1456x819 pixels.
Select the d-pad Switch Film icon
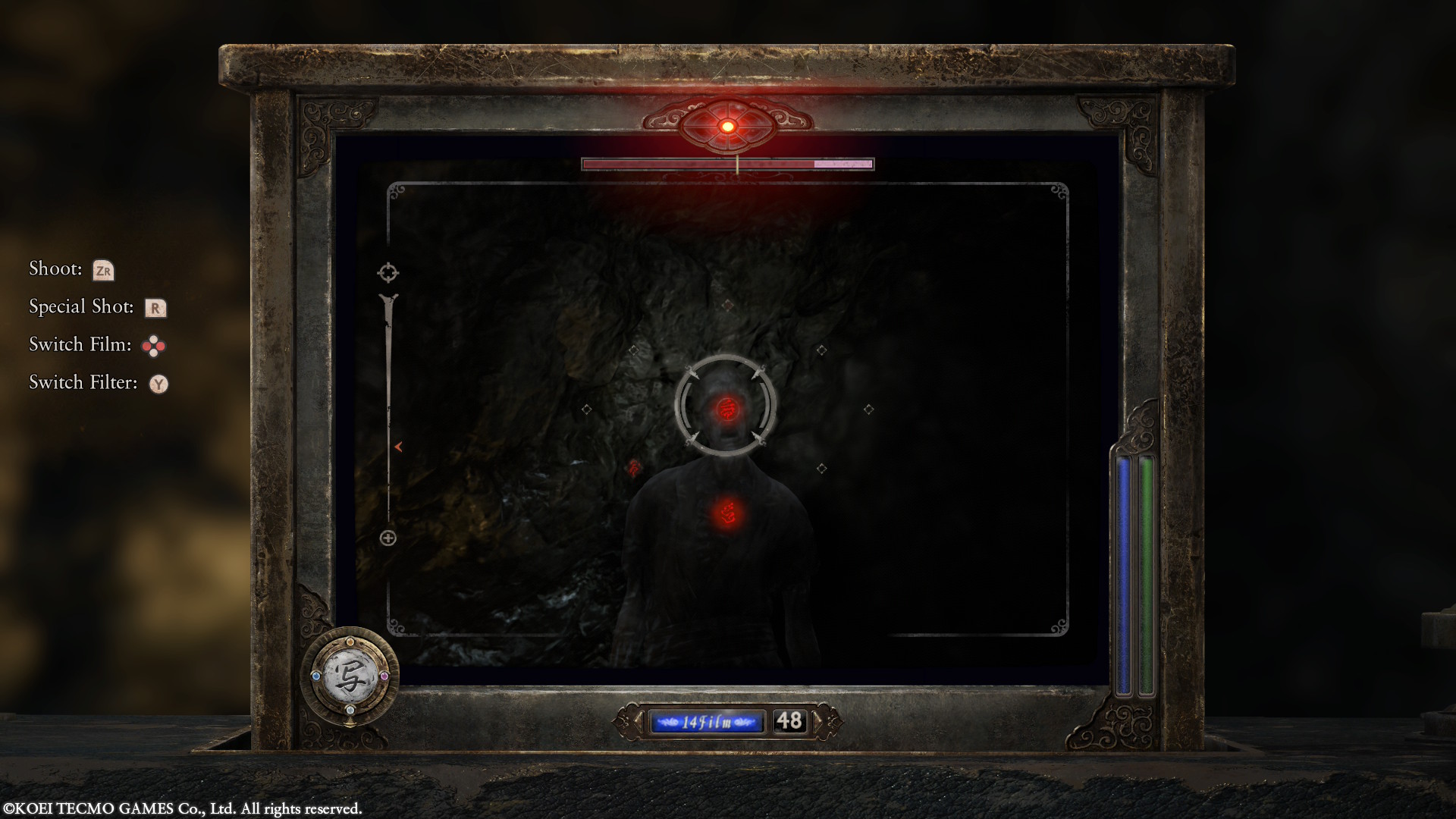pyautogui.click(x=155, y=344)
